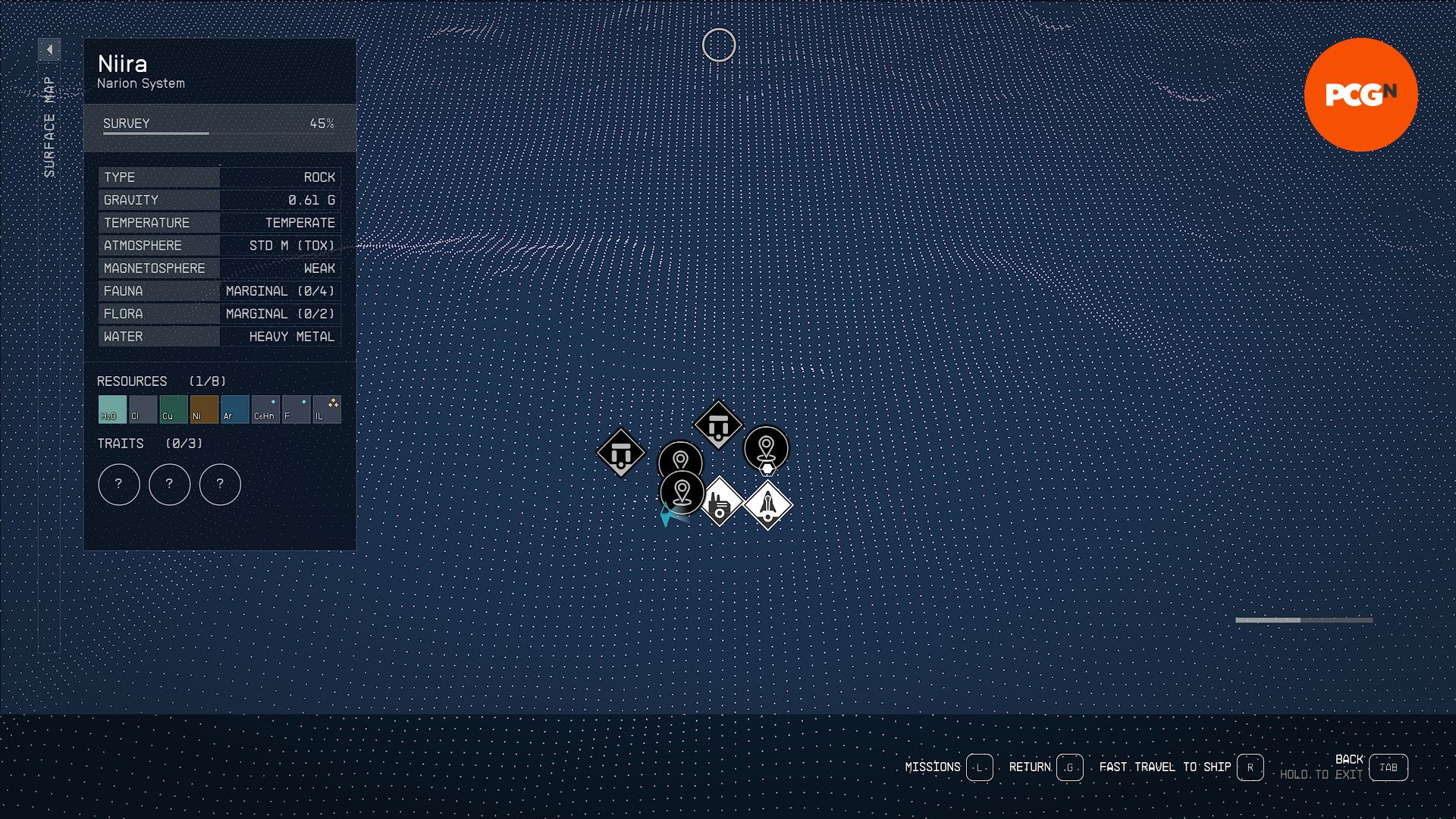Select the white factory outpost marker

click(x=720, y=502)
